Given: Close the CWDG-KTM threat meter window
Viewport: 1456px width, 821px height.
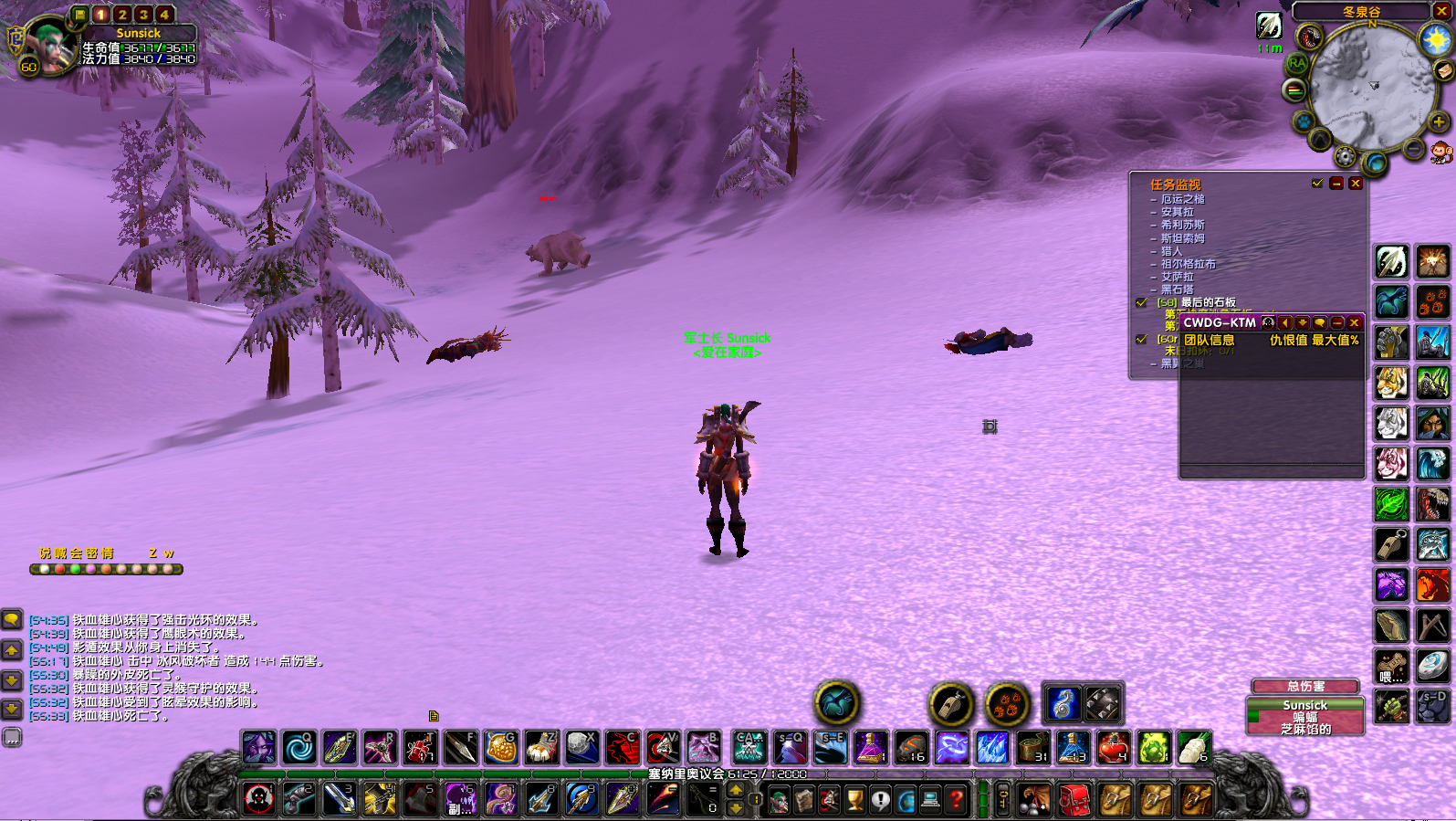Looking at the screenshot, I should (x=1355, y=322).
